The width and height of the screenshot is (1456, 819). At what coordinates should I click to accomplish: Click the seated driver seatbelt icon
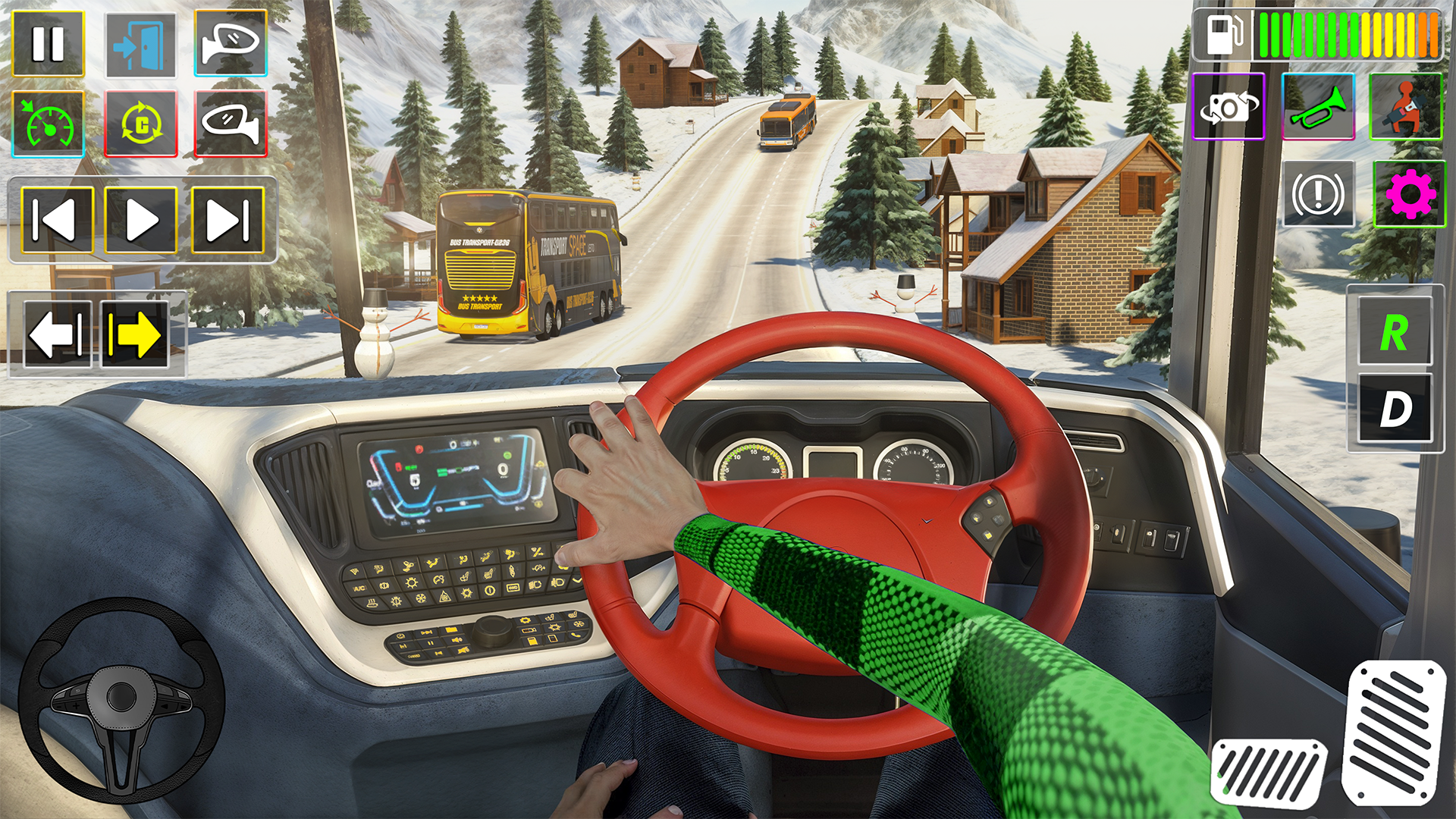tap(1405, 107)
